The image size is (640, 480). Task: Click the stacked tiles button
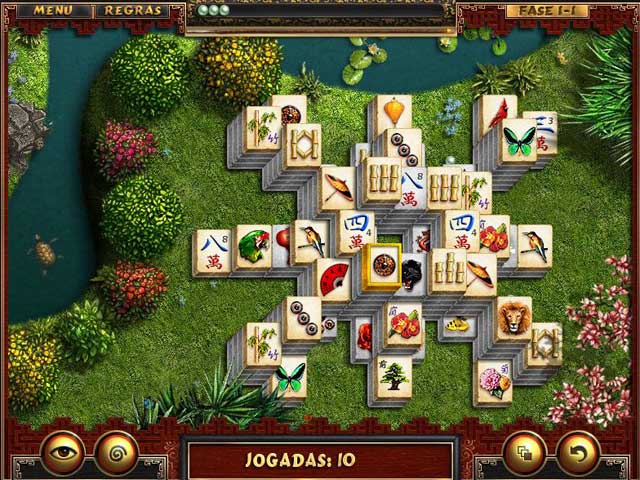pyautogui.click(x=526, y=451)
